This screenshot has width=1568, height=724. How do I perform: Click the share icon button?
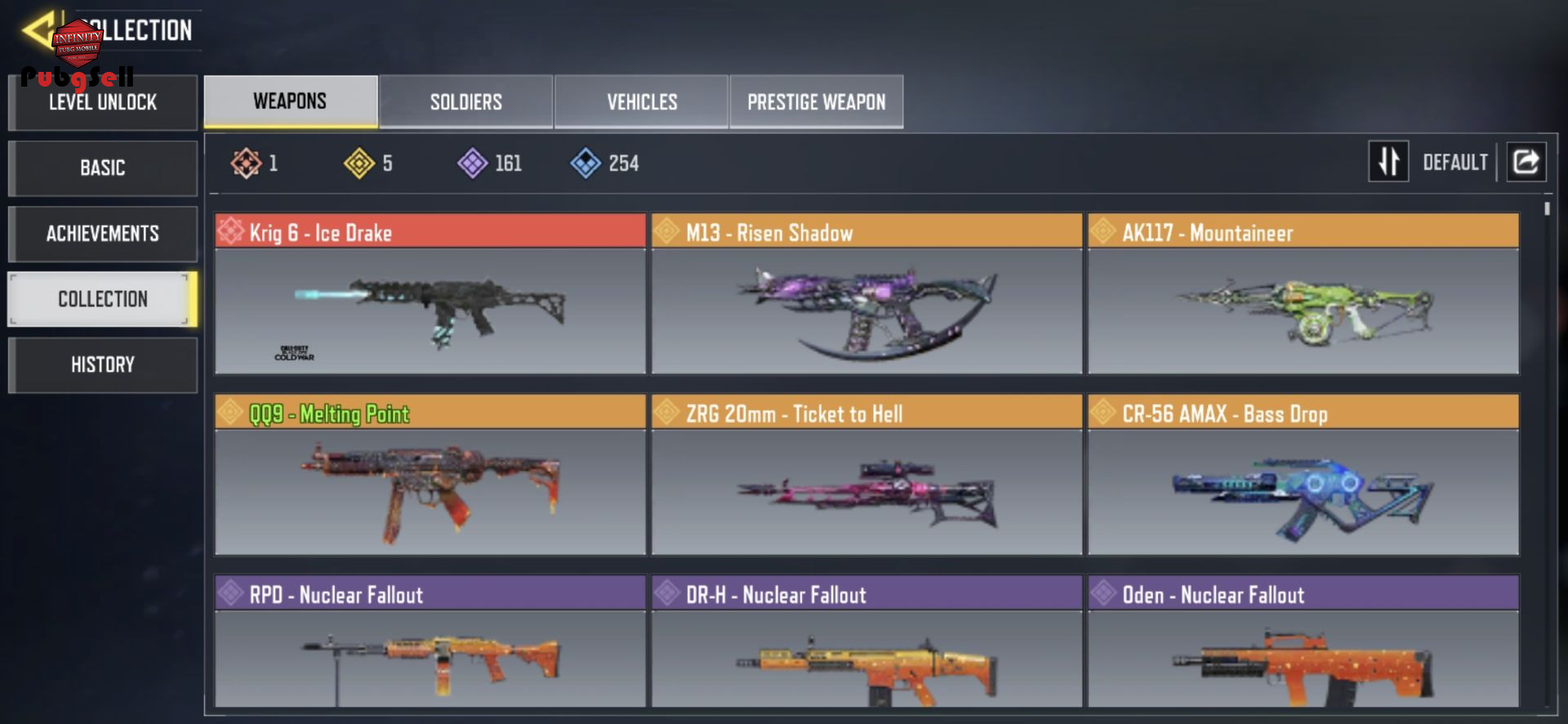tap(1526, 161)
